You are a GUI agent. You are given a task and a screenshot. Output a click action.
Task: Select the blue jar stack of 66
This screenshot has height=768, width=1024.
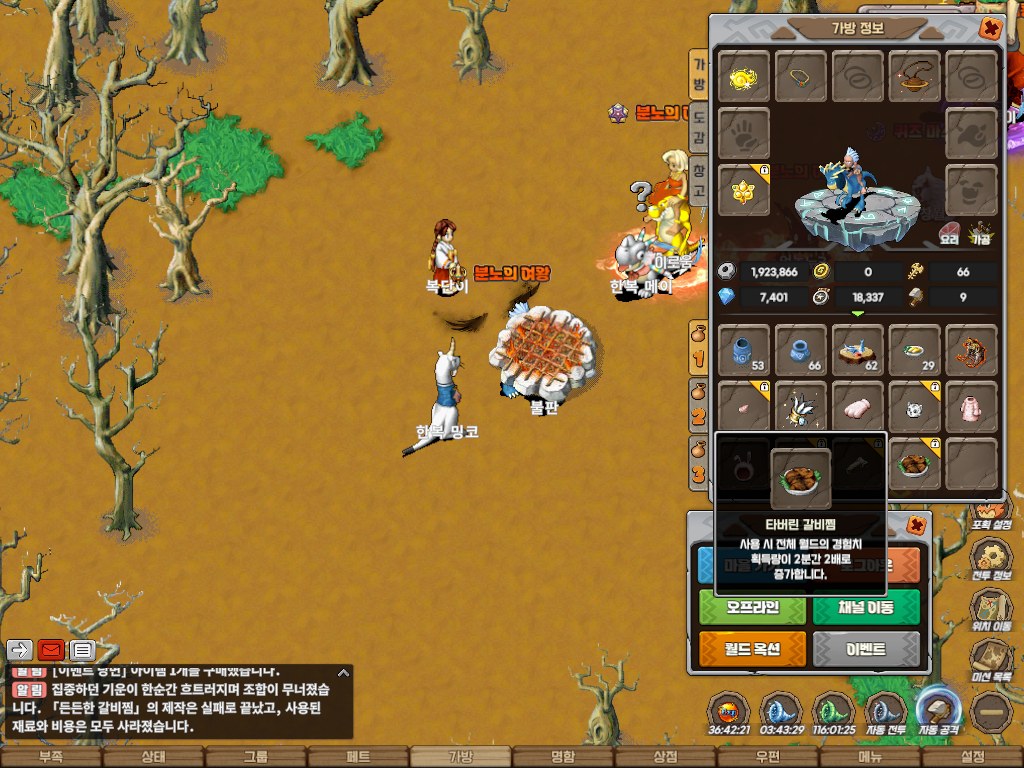(x=801, y=349)
